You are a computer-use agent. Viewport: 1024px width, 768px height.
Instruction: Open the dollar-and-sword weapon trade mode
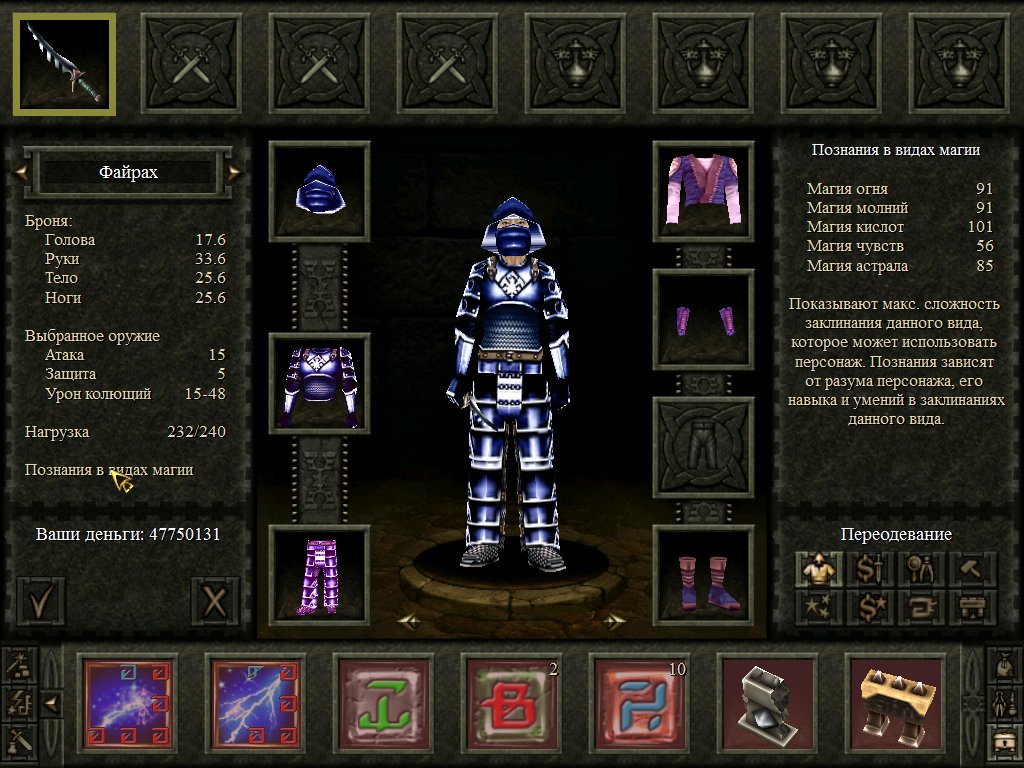[870, 569]
